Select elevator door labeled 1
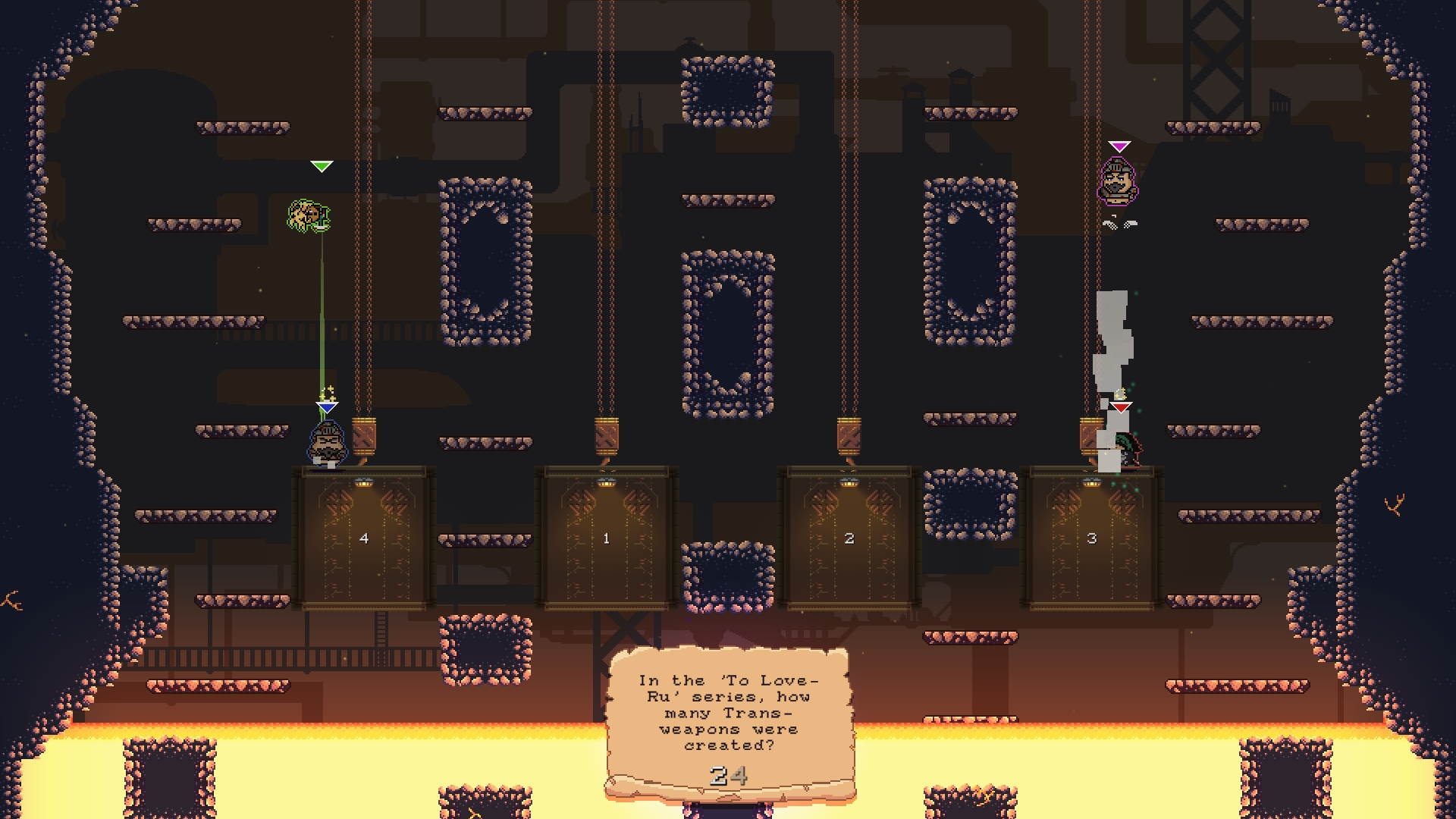This screenshot has width=1456, height=819. point(607,538)
